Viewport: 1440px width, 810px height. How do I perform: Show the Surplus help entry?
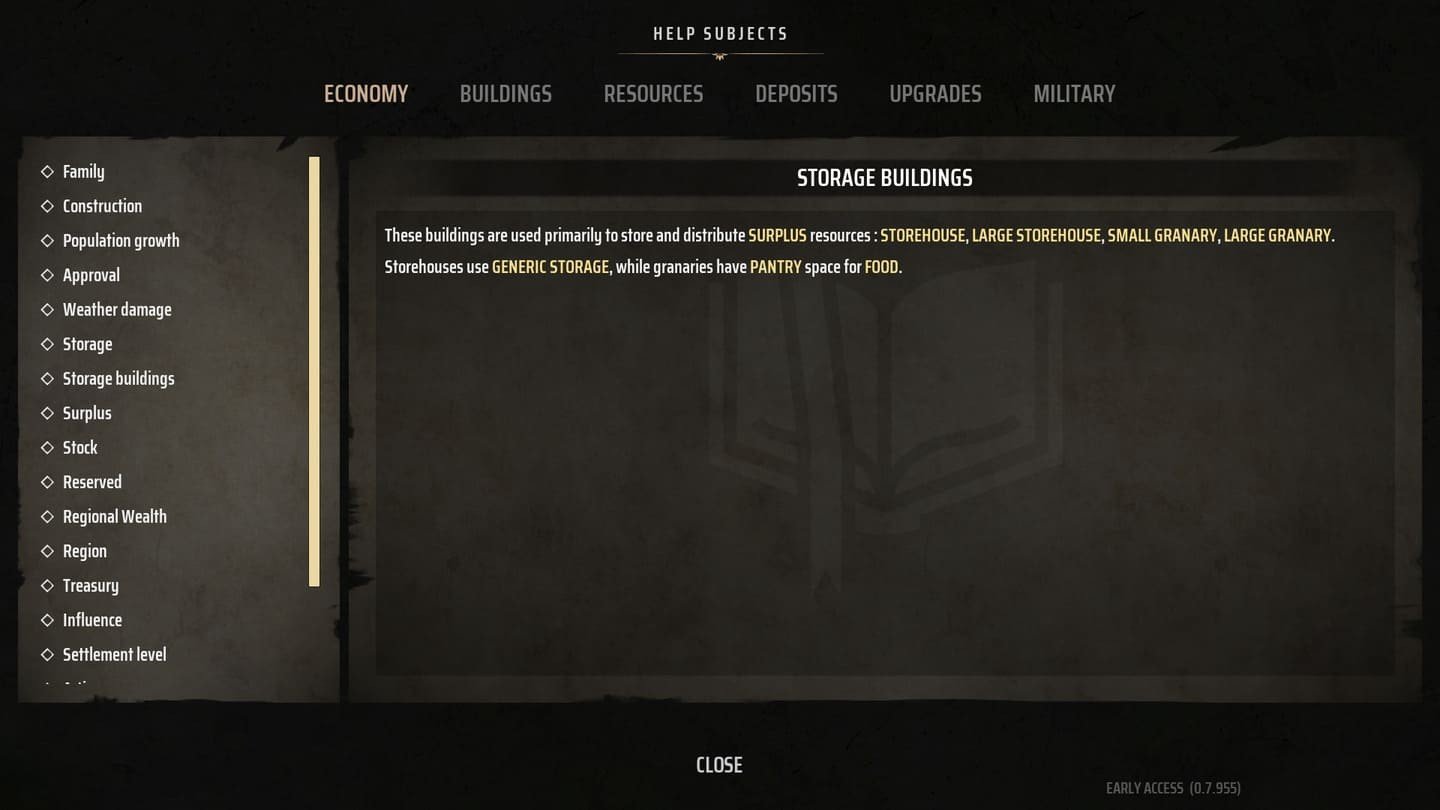(87, 413)
